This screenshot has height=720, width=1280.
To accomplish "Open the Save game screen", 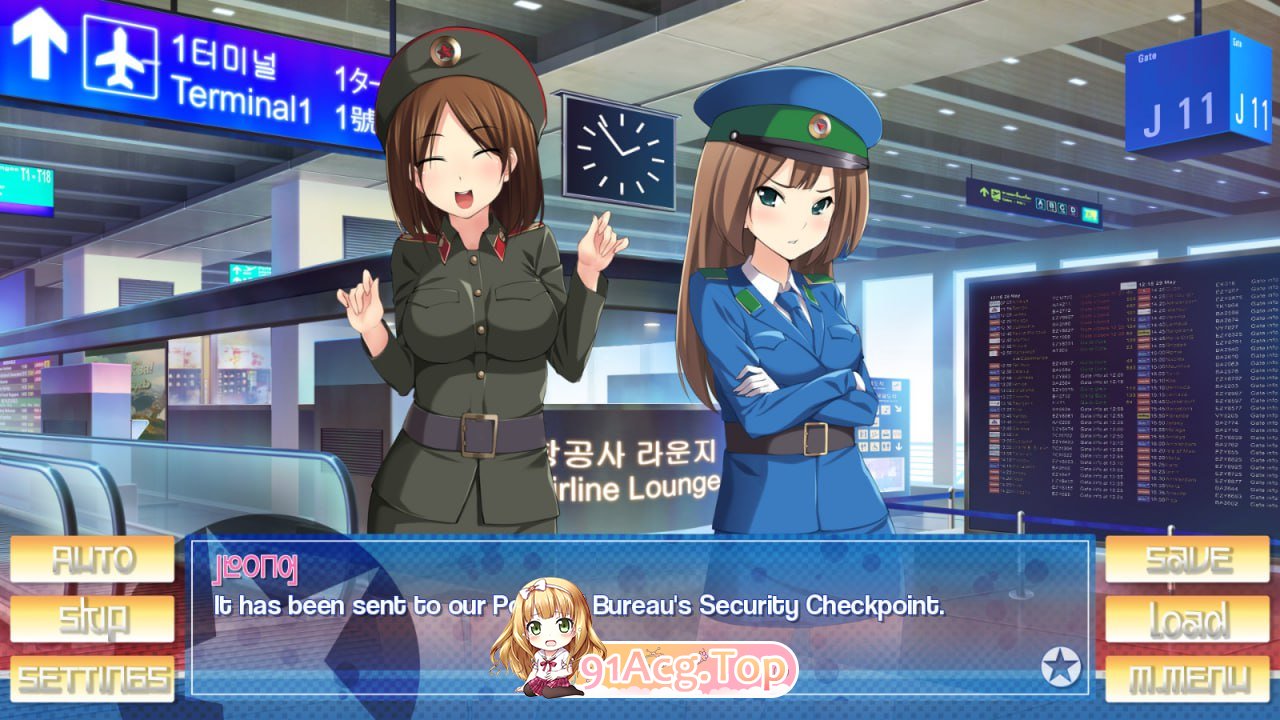I will coord(1187,559).
